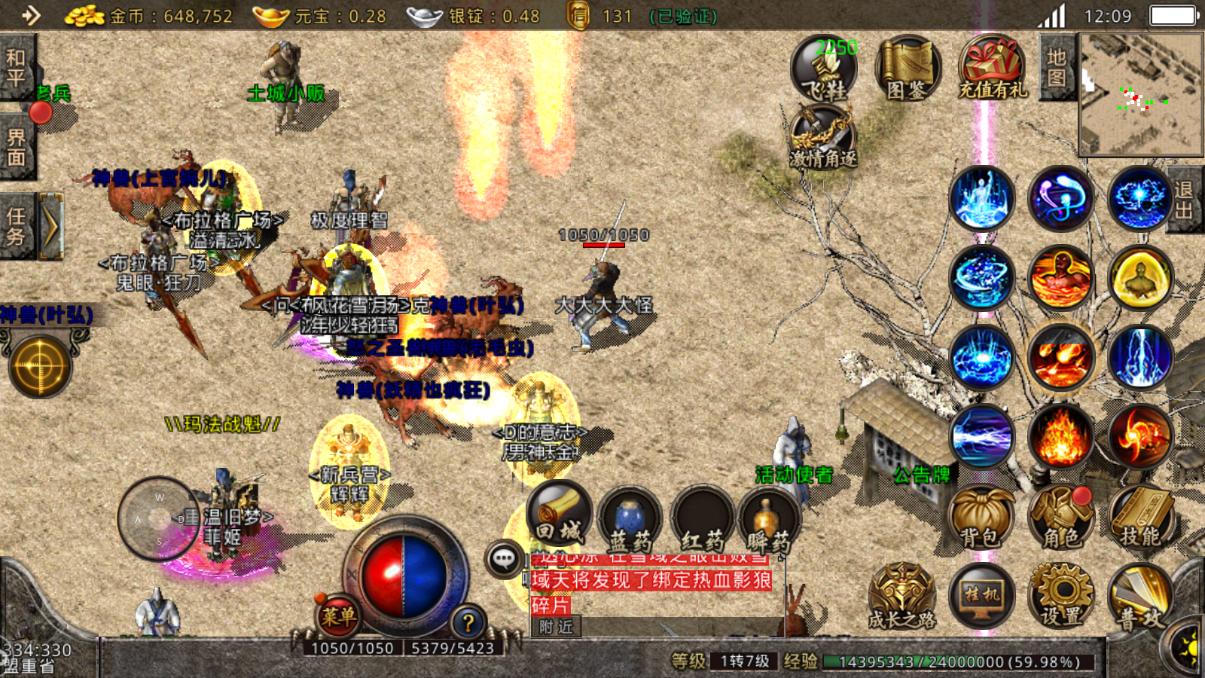1205x678 pixels.
Task: Toggle 挂机 auto-battle mode
Action: 981,595
